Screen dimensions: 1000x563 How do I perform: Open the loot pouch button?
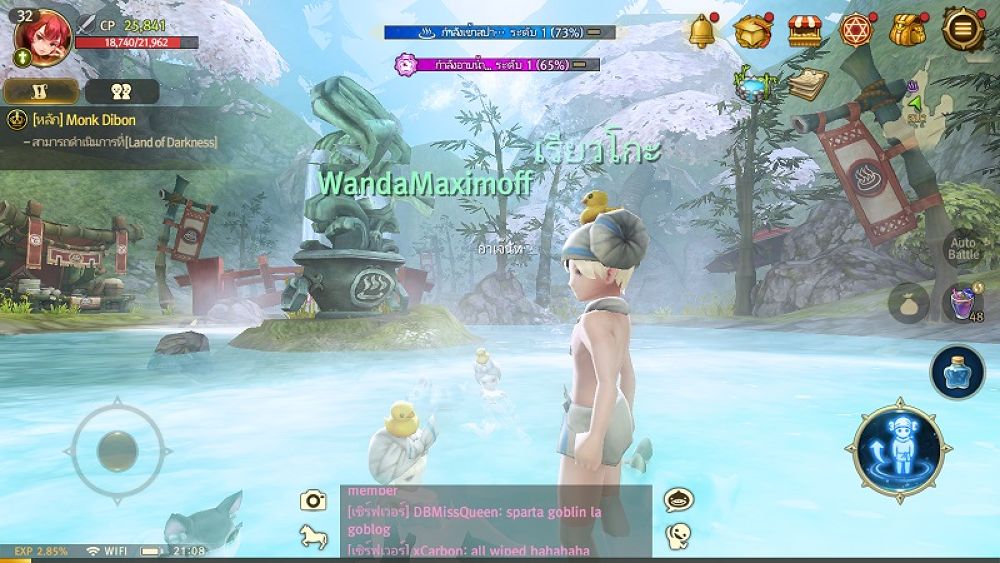(909, 302)
